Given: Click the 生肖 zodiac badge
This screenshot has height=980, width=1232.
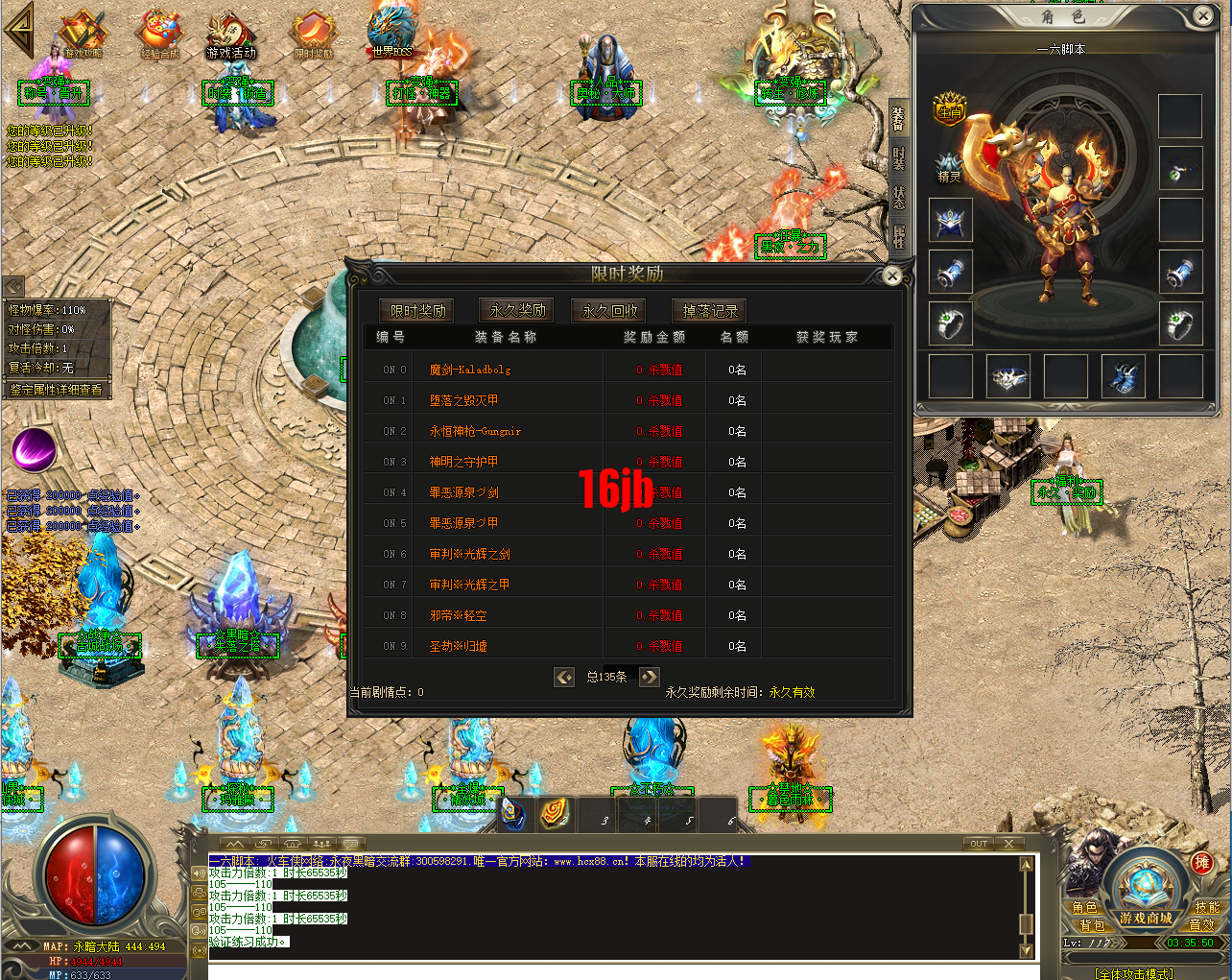Looking at the screenshot, I should [950, 108].
